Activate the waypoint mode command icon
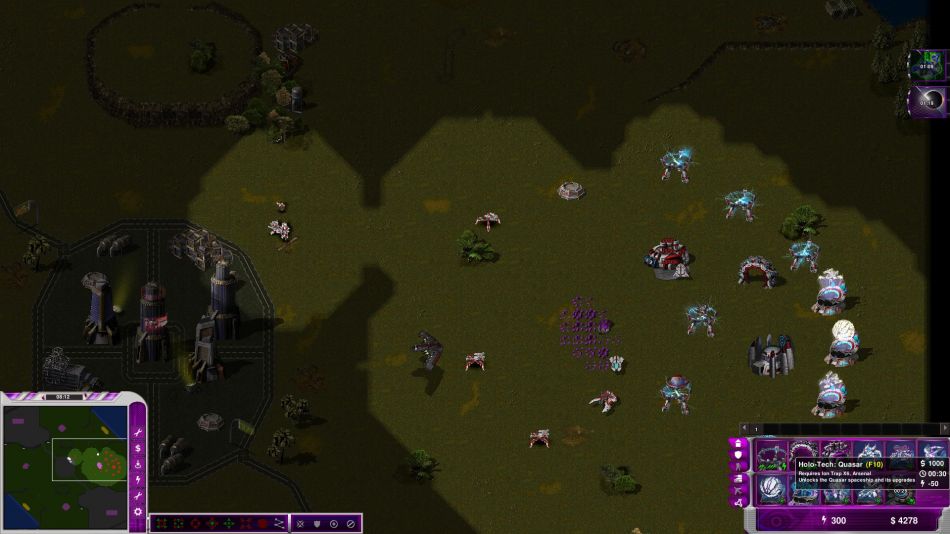 click(279, 523)
